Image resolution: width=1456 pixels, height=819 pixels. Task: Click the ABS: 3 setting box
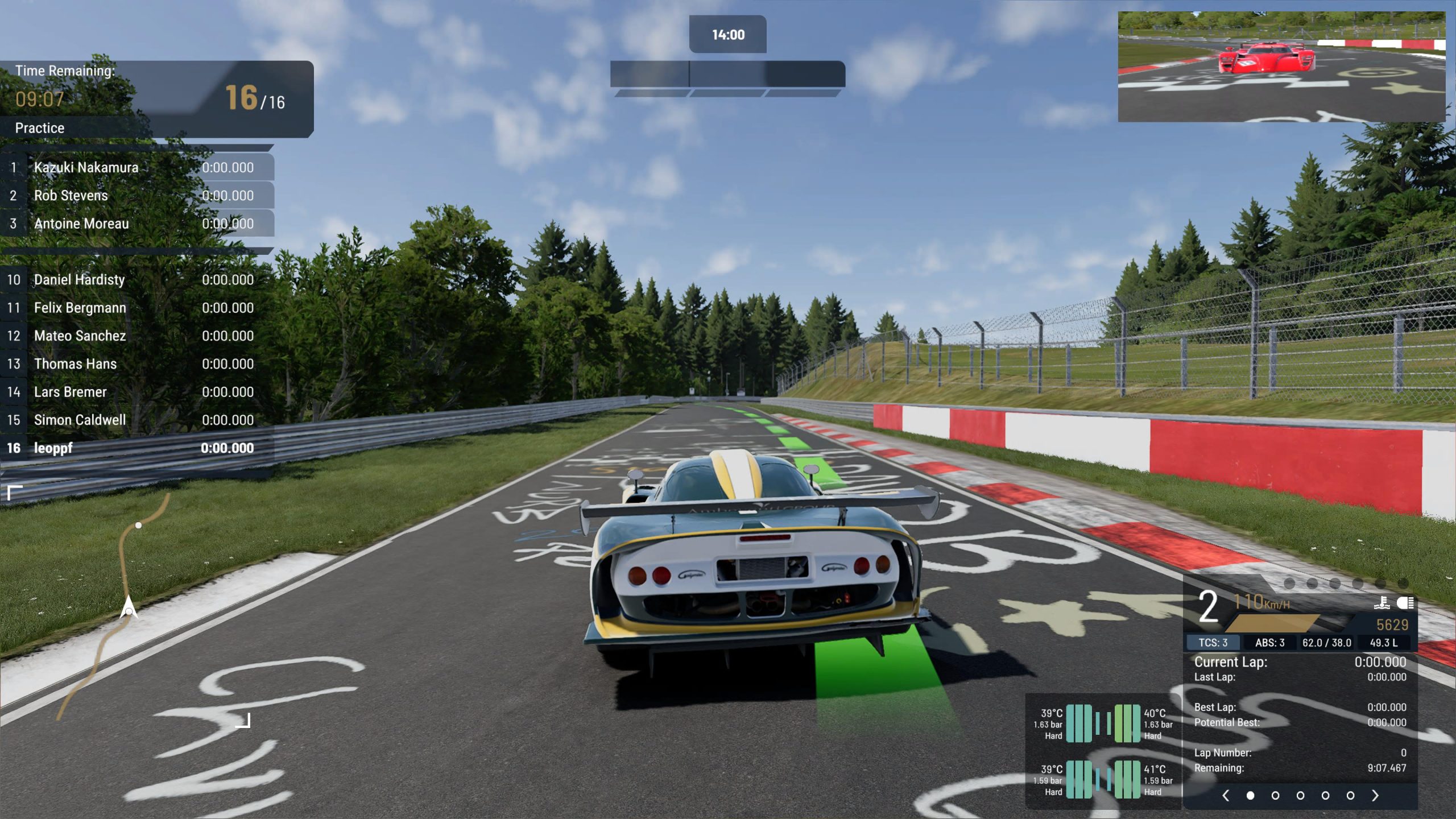[x=1269, y=643]
